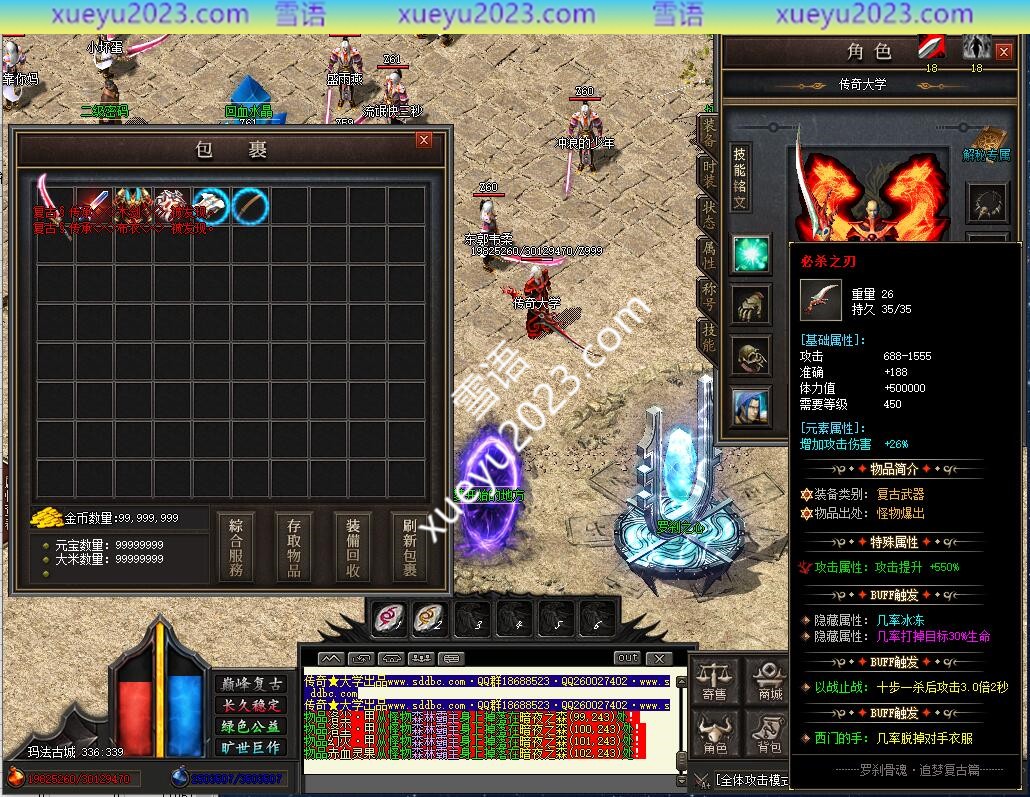Open the 寄售 consignment menu
Image resolution: width=1030 pixels, height=797 pixels.
point(714,682)
